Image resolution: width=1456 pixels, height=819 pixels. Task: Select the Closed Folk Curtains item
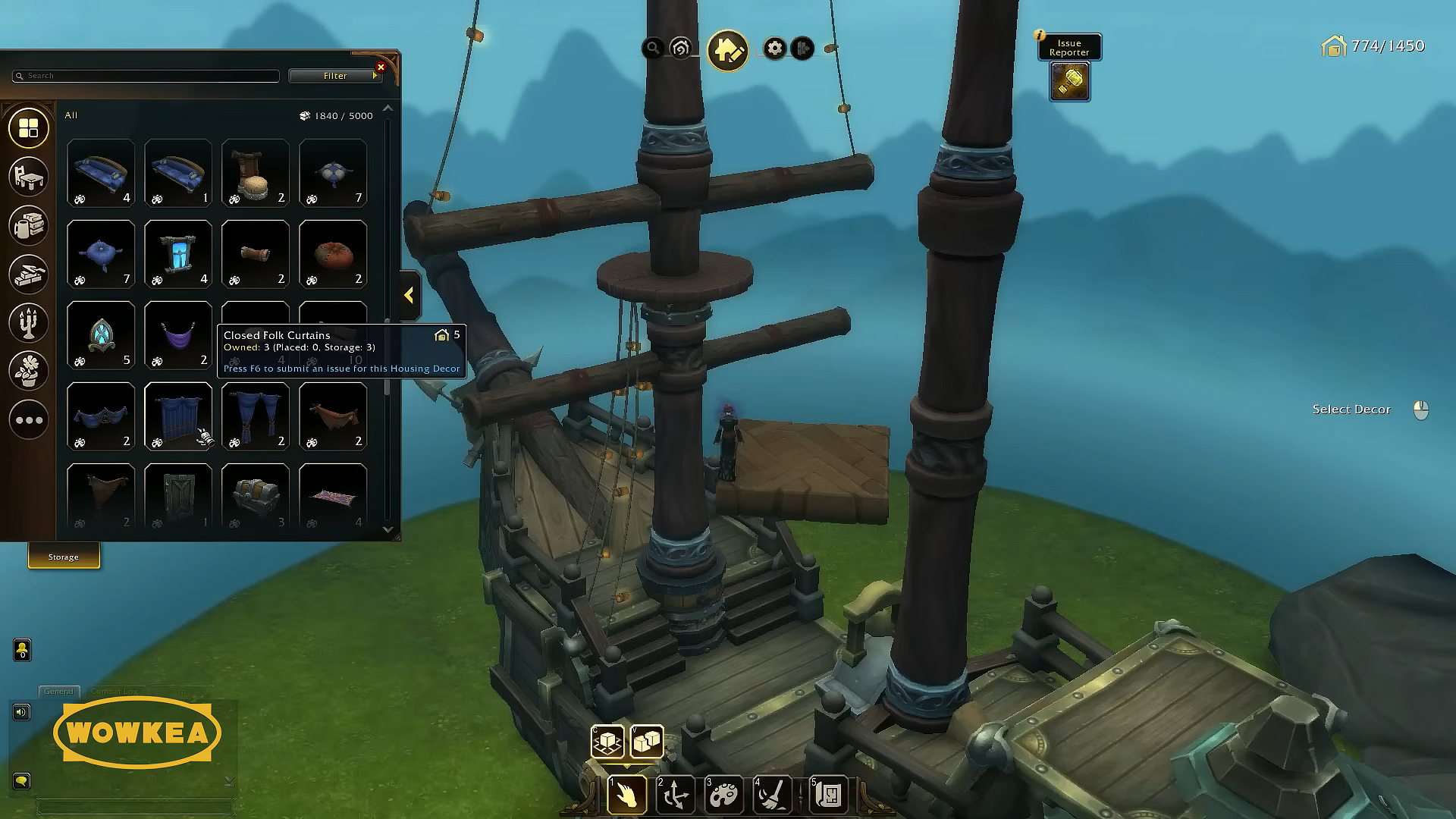(178, 416)
